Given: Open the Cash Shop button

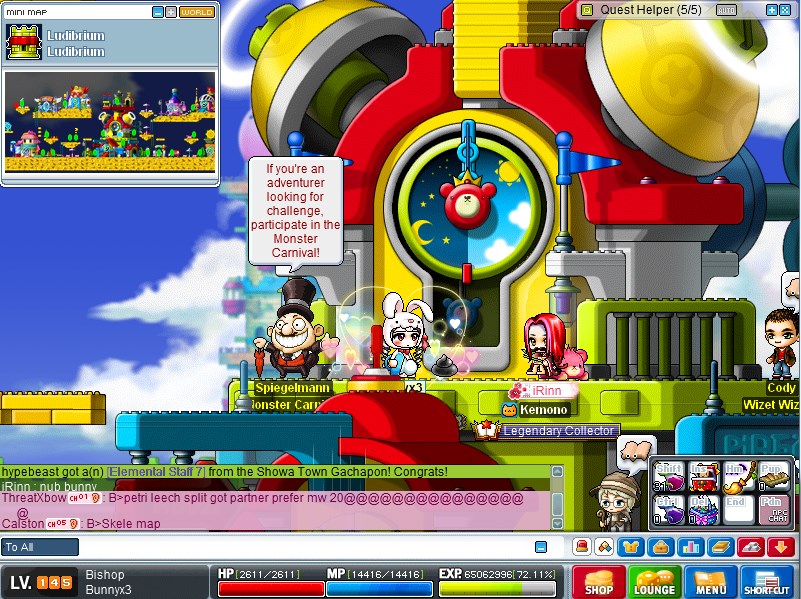Looking at the screenshot, I should coord(599,582).
